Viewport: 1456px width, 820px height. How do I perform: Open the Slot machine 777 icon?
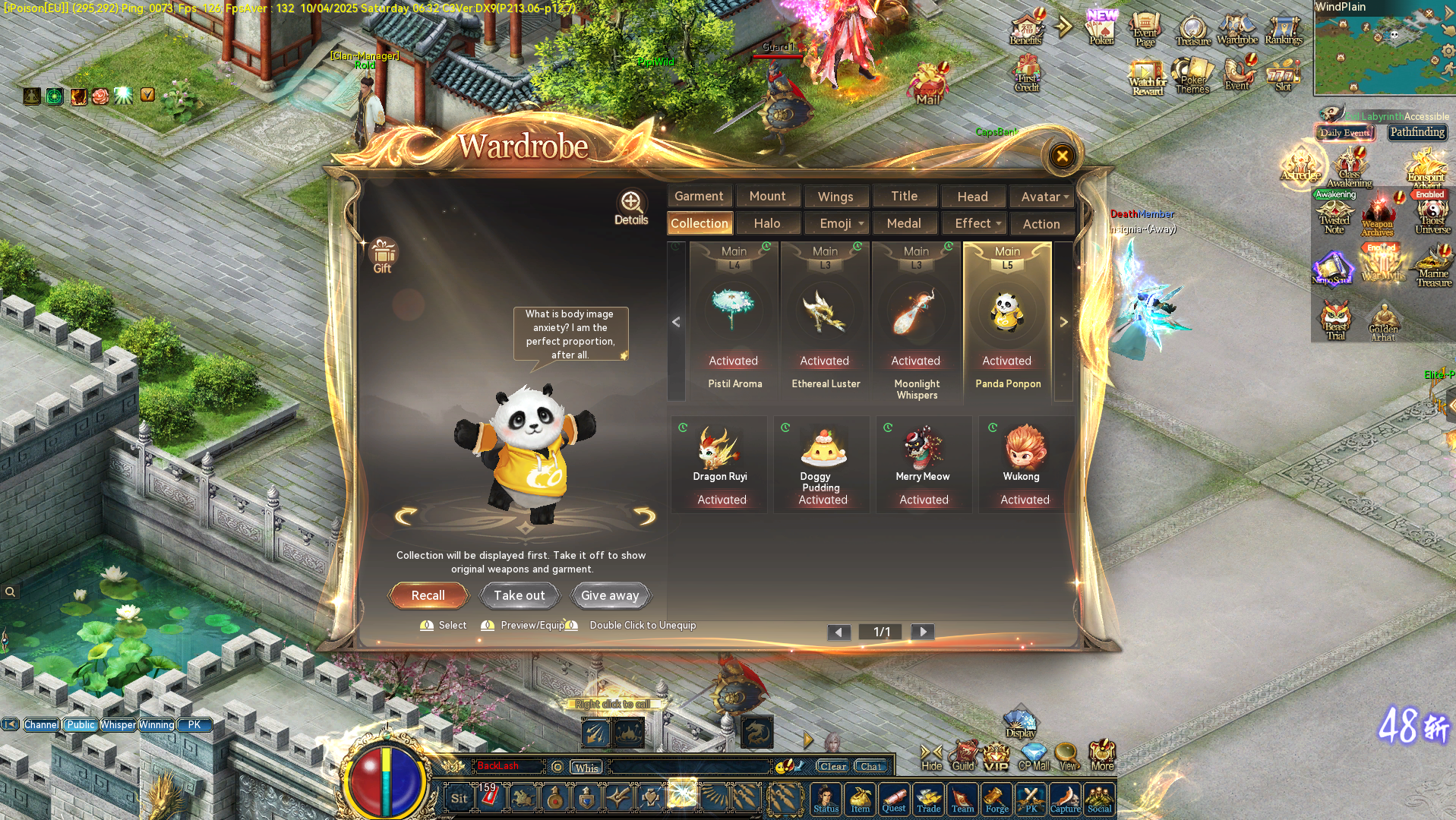[1283, 76]
